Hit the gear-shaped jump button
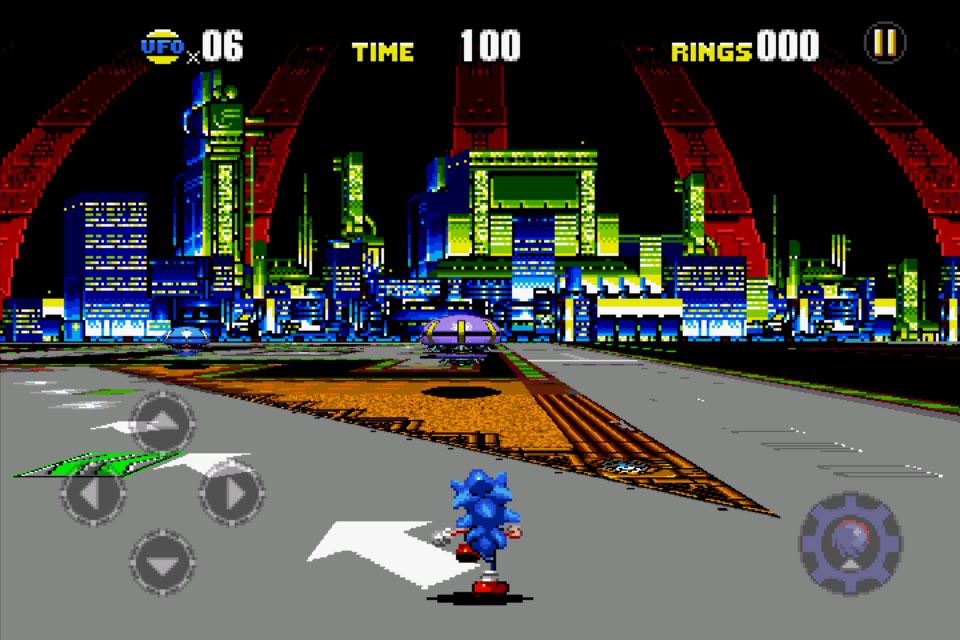This screenshot has height=640, width=960. [x=850, y=542]
